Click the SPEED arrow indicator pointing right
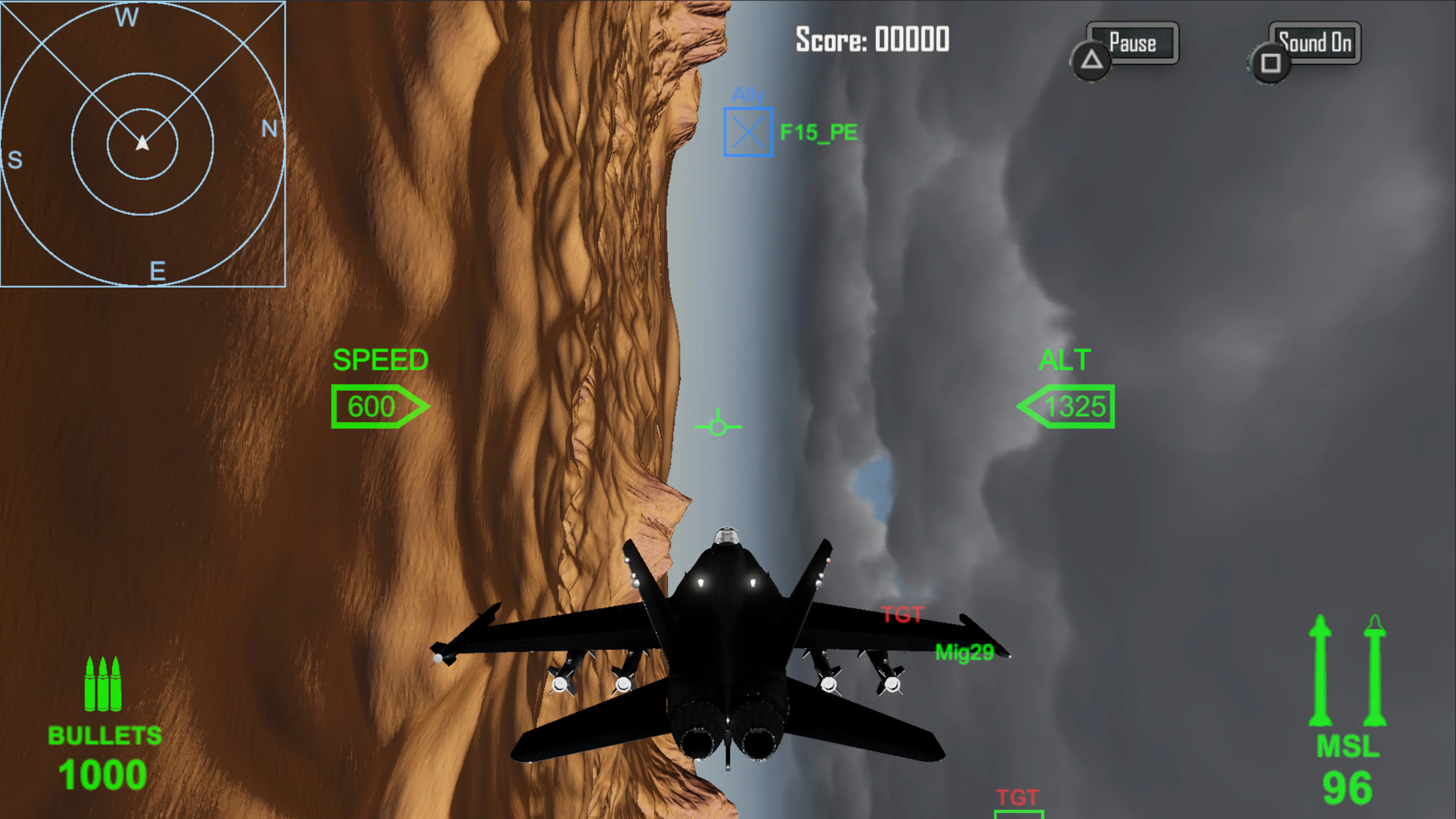 [x=380, y=406]
